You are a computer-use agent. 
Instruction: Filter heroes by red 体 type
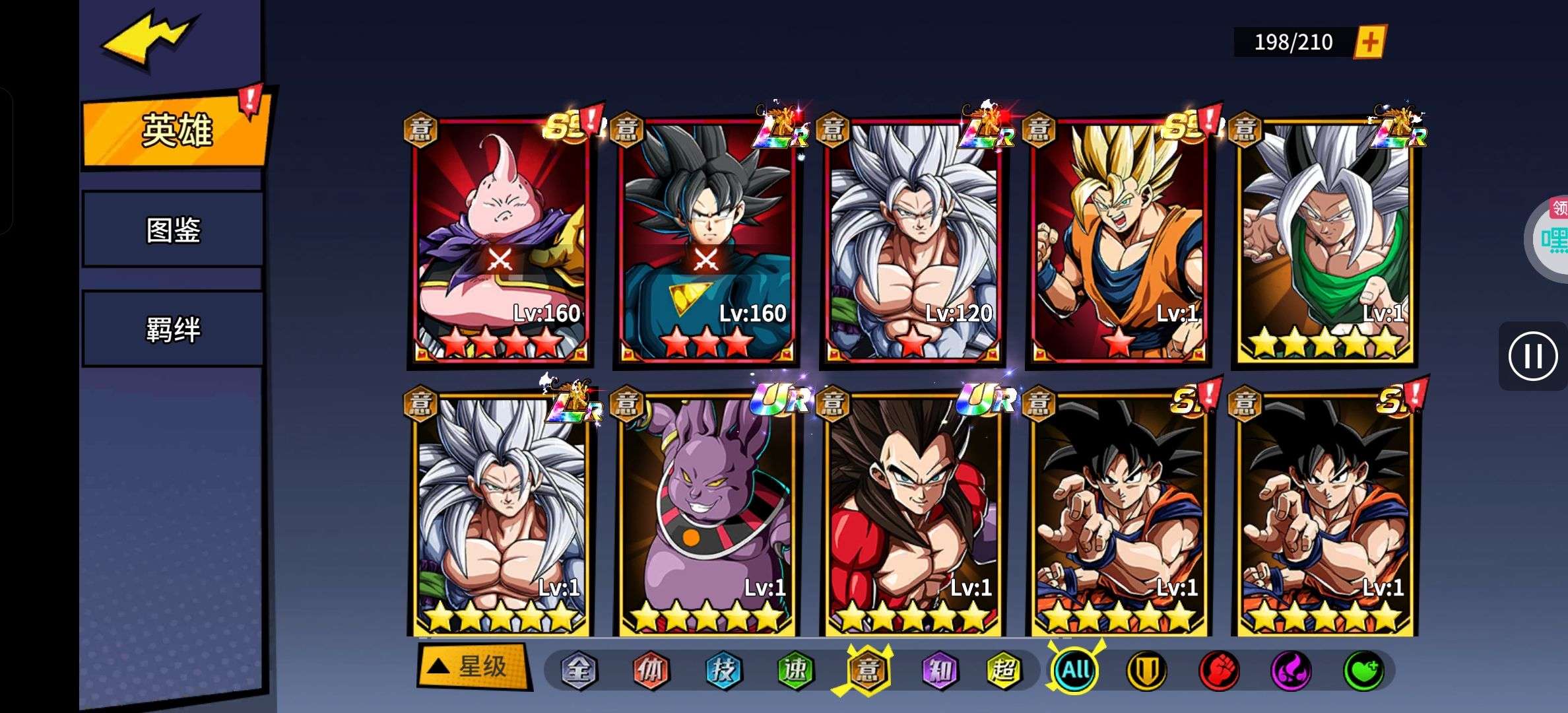pos(651,671)
